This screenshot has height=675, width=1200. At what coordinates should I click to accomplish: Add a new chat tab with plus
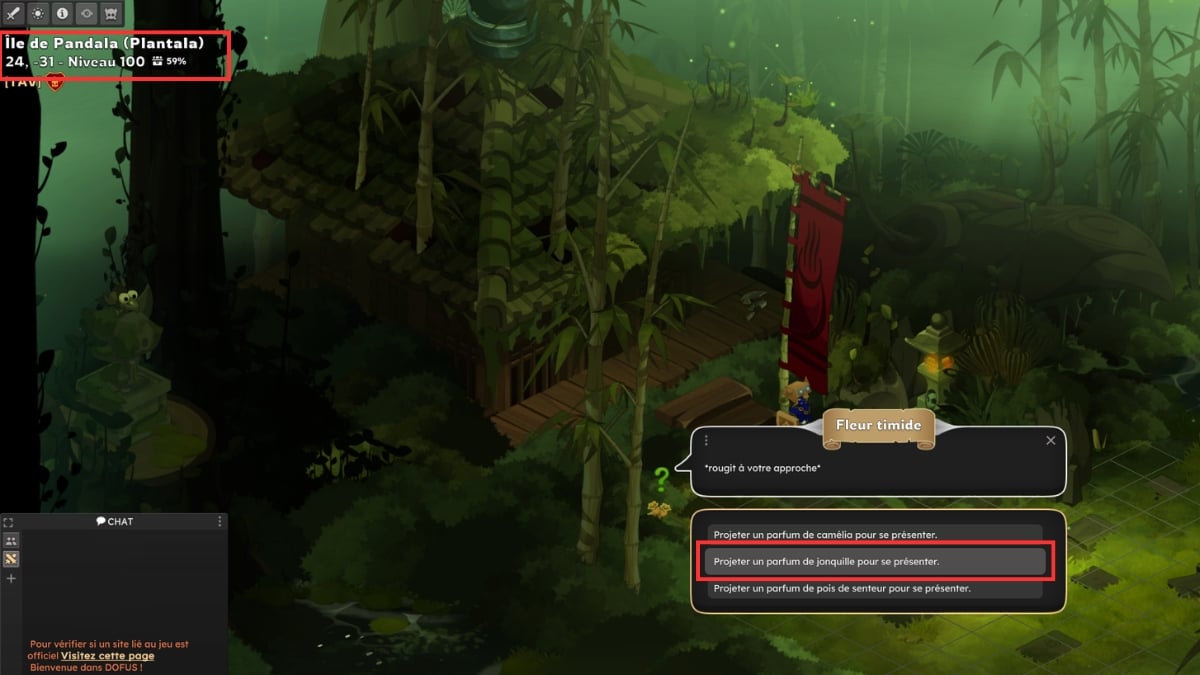click(11, 579)
